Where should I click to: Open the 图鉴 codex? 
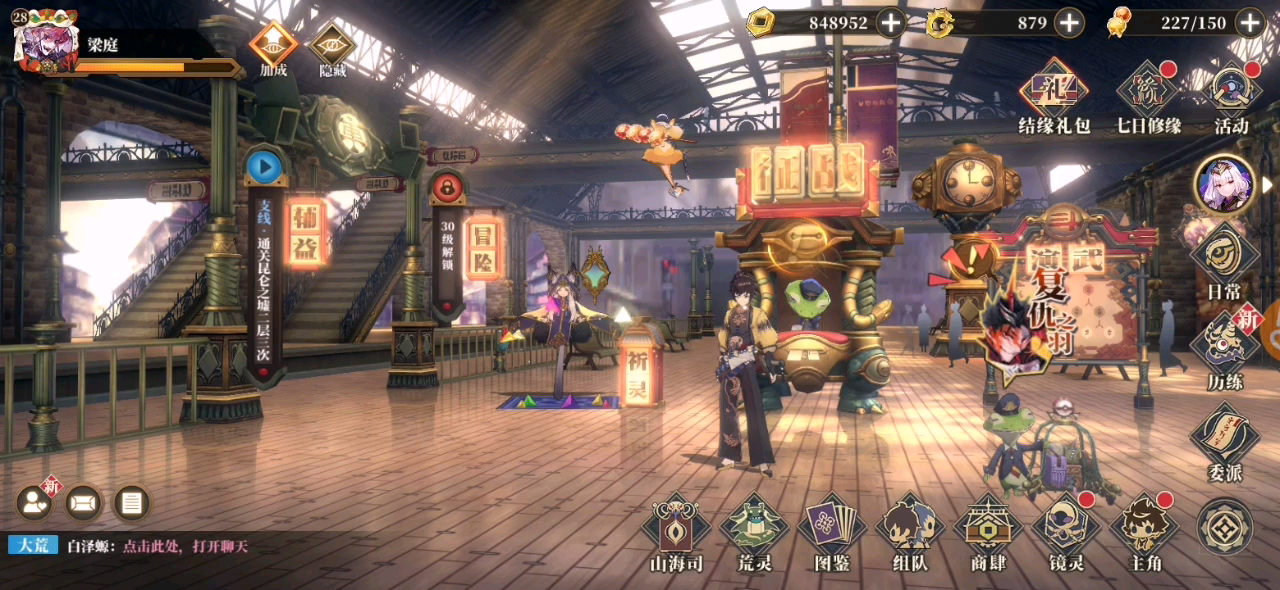point(832,532)
